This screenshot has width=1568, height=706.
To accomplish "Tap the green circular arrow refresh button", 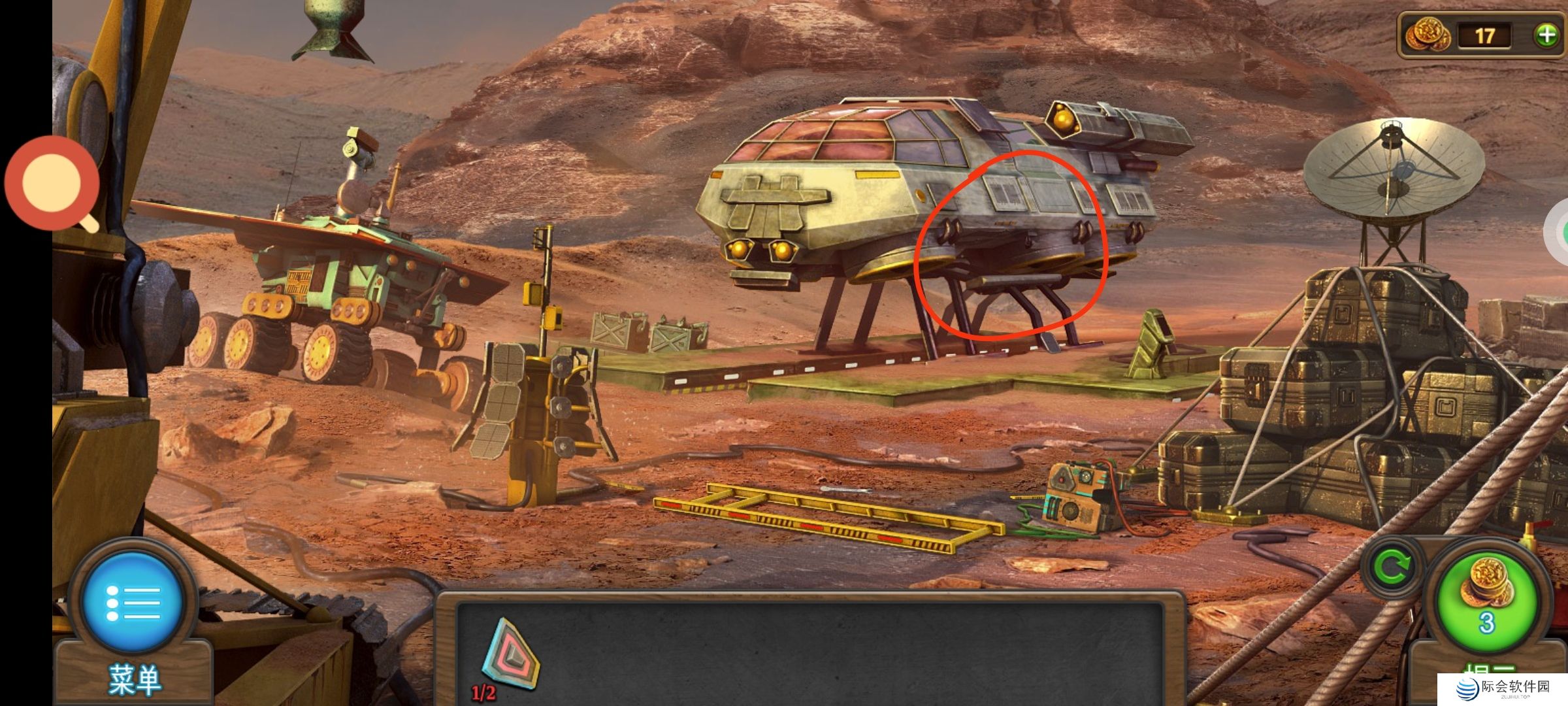I will click(1391, 567).
